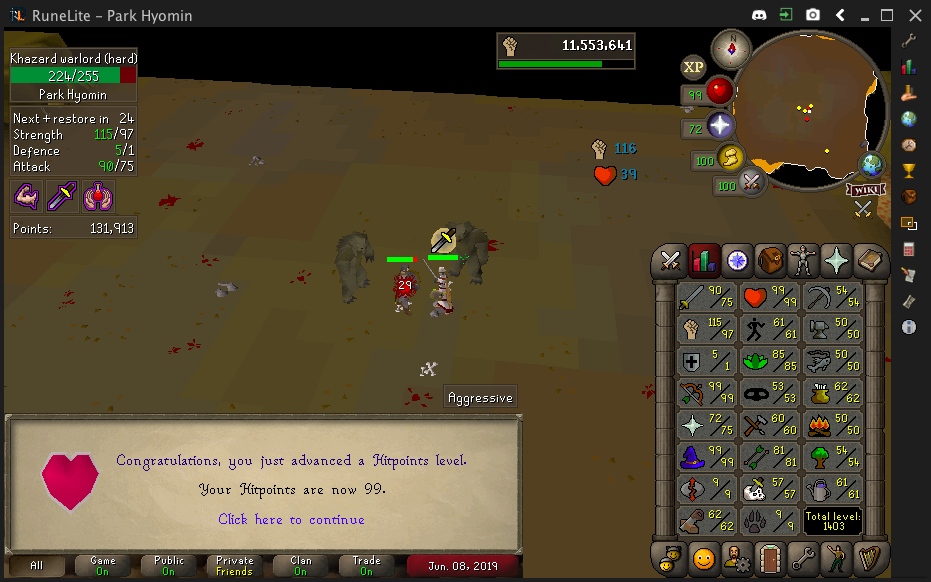
Task: Open RuneLite configuration wrench in sidebar
Action: click(908, 41)
